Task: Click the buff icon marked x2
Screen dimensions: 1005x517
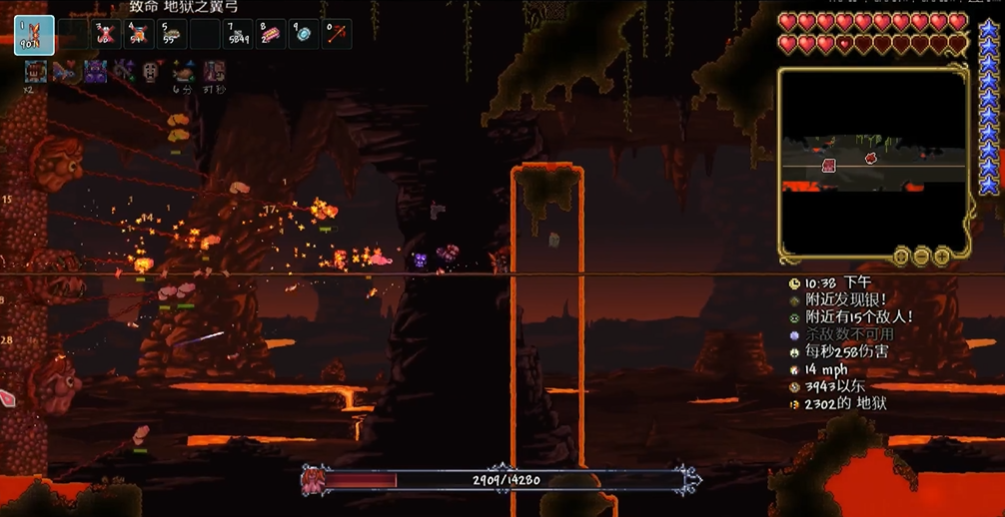Action: click(x=36, y=71)
